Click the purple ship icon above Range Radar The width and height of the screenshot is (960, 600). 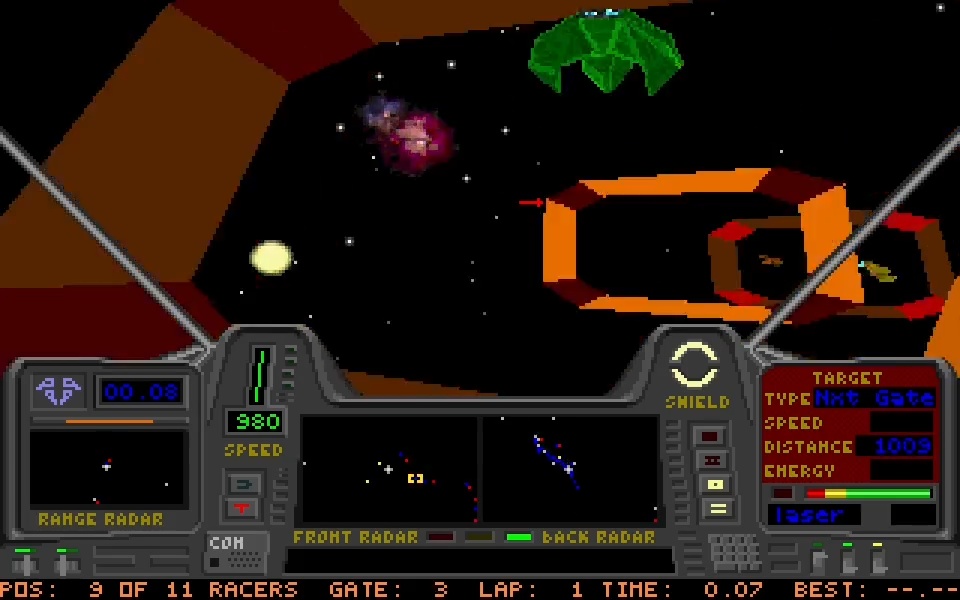(59, 390)
